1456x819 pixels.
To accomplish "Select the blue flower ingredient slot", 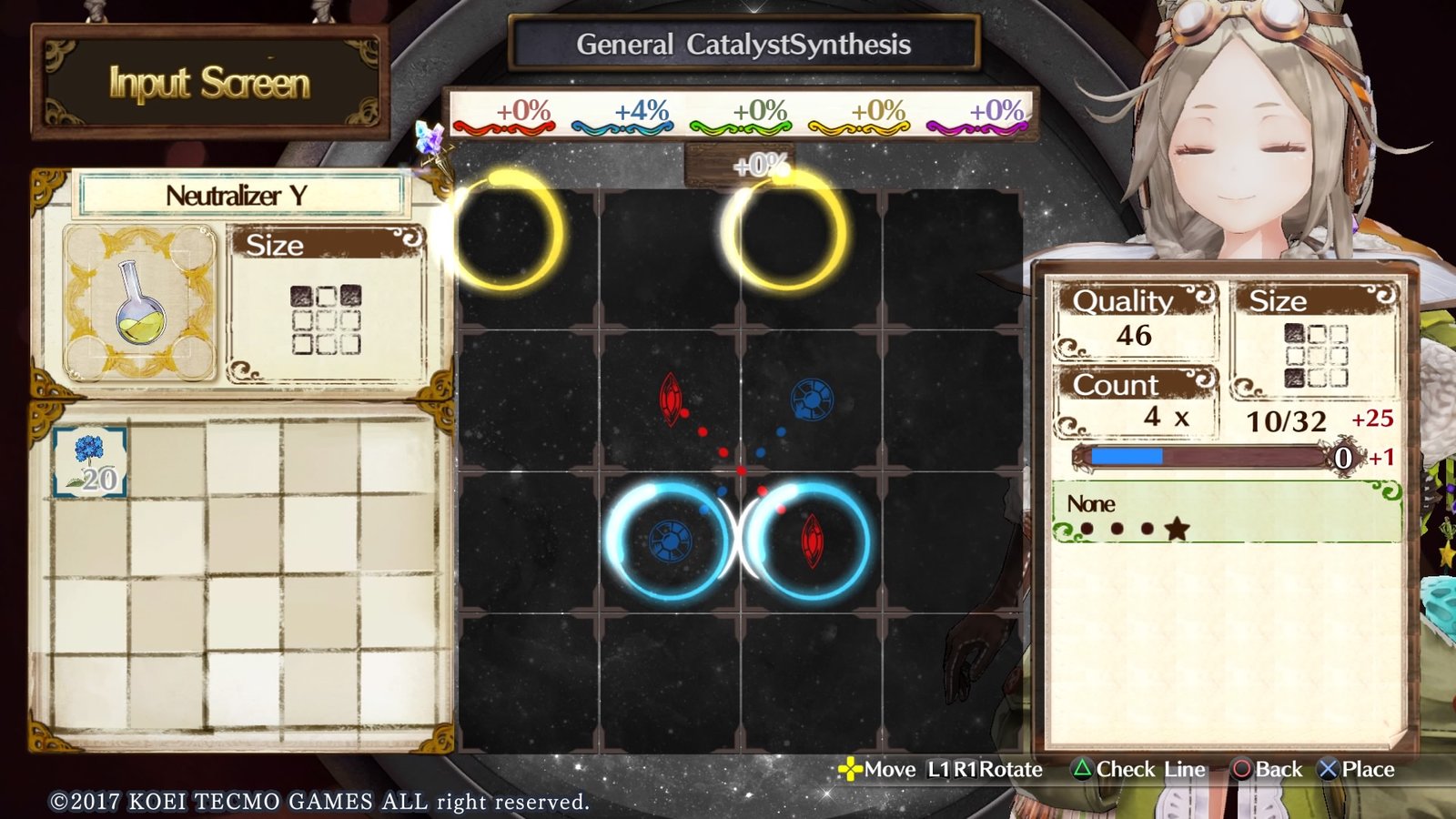I will tap(89, 462).
